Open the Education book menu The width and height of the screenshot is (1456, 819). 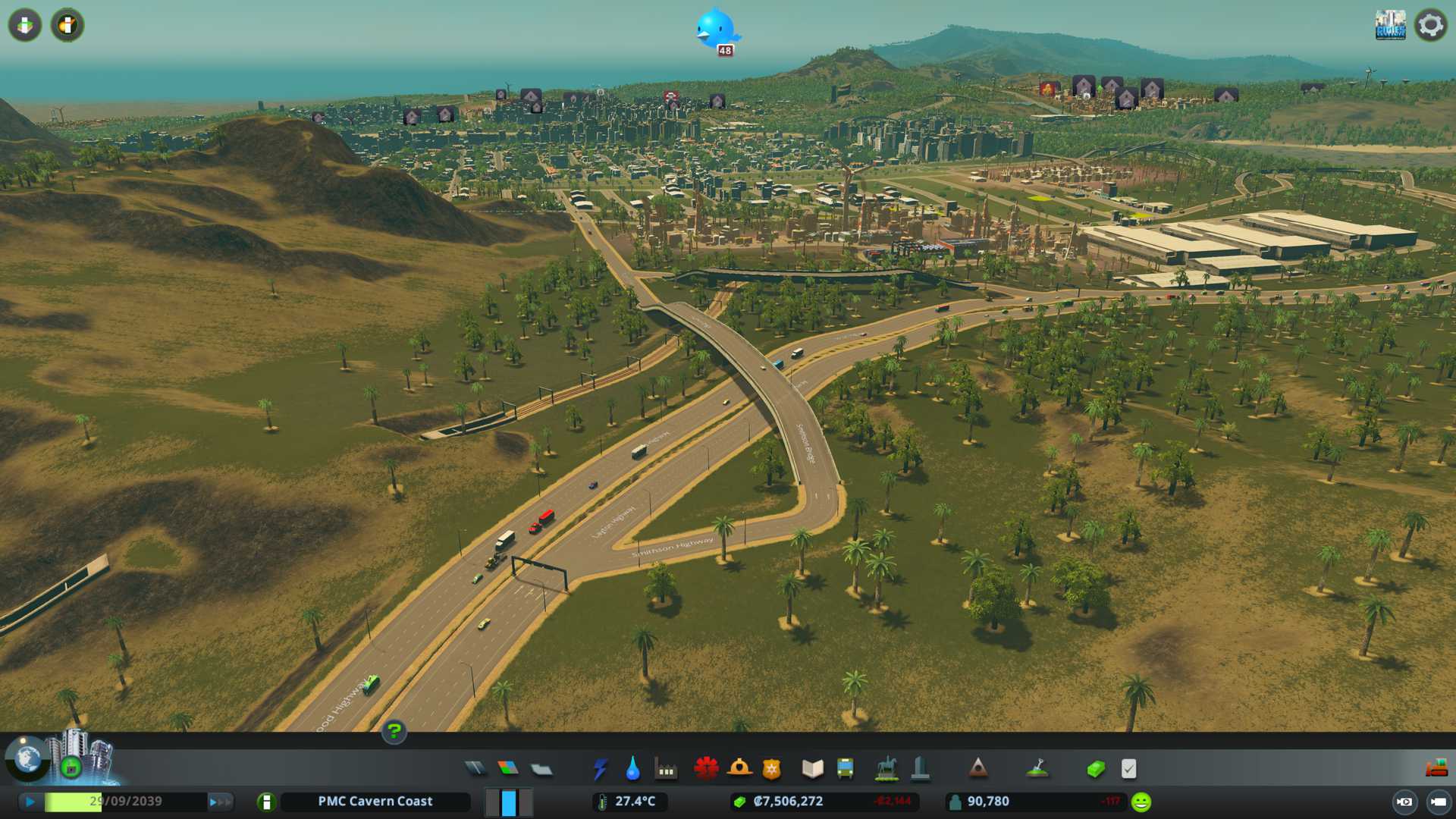click(x=812, y=769)
